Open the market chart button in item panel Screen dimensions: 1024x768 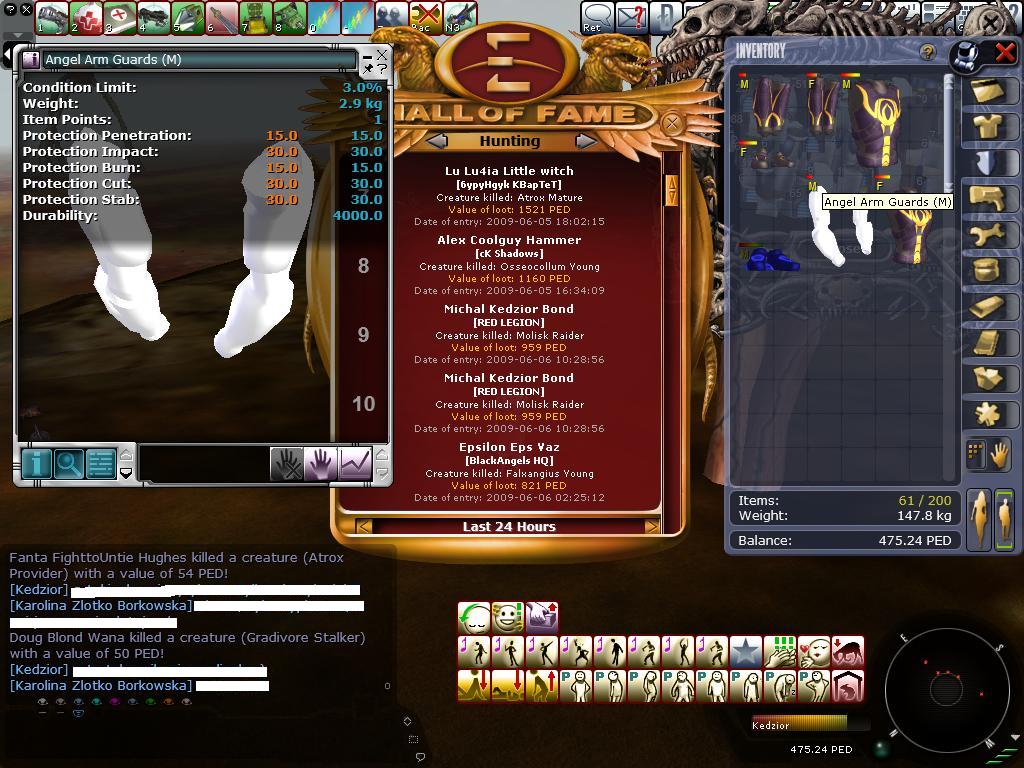click(355, 463)
